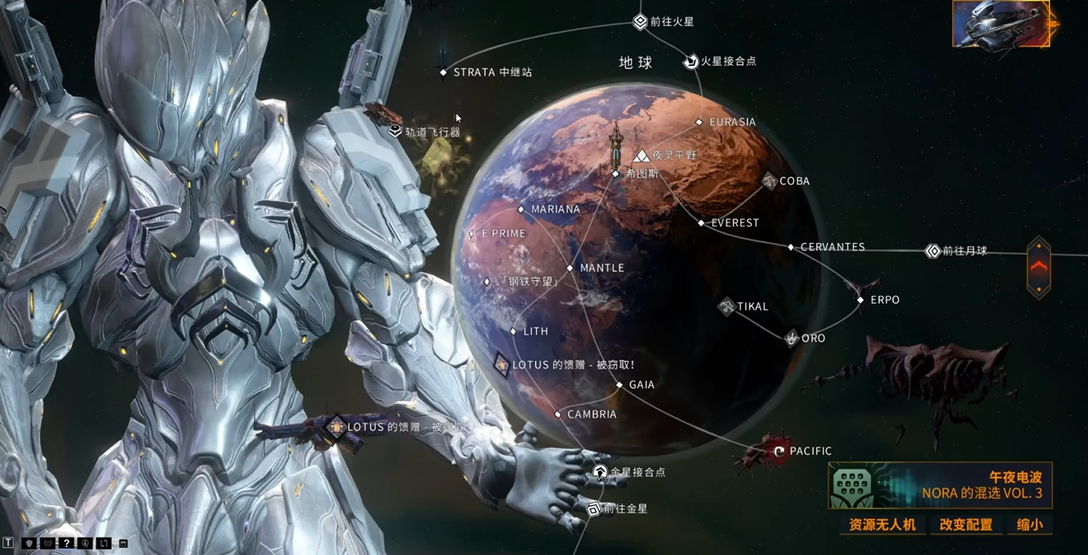Click the question mark help icon

pyautogui.click(x=66, y=543)
